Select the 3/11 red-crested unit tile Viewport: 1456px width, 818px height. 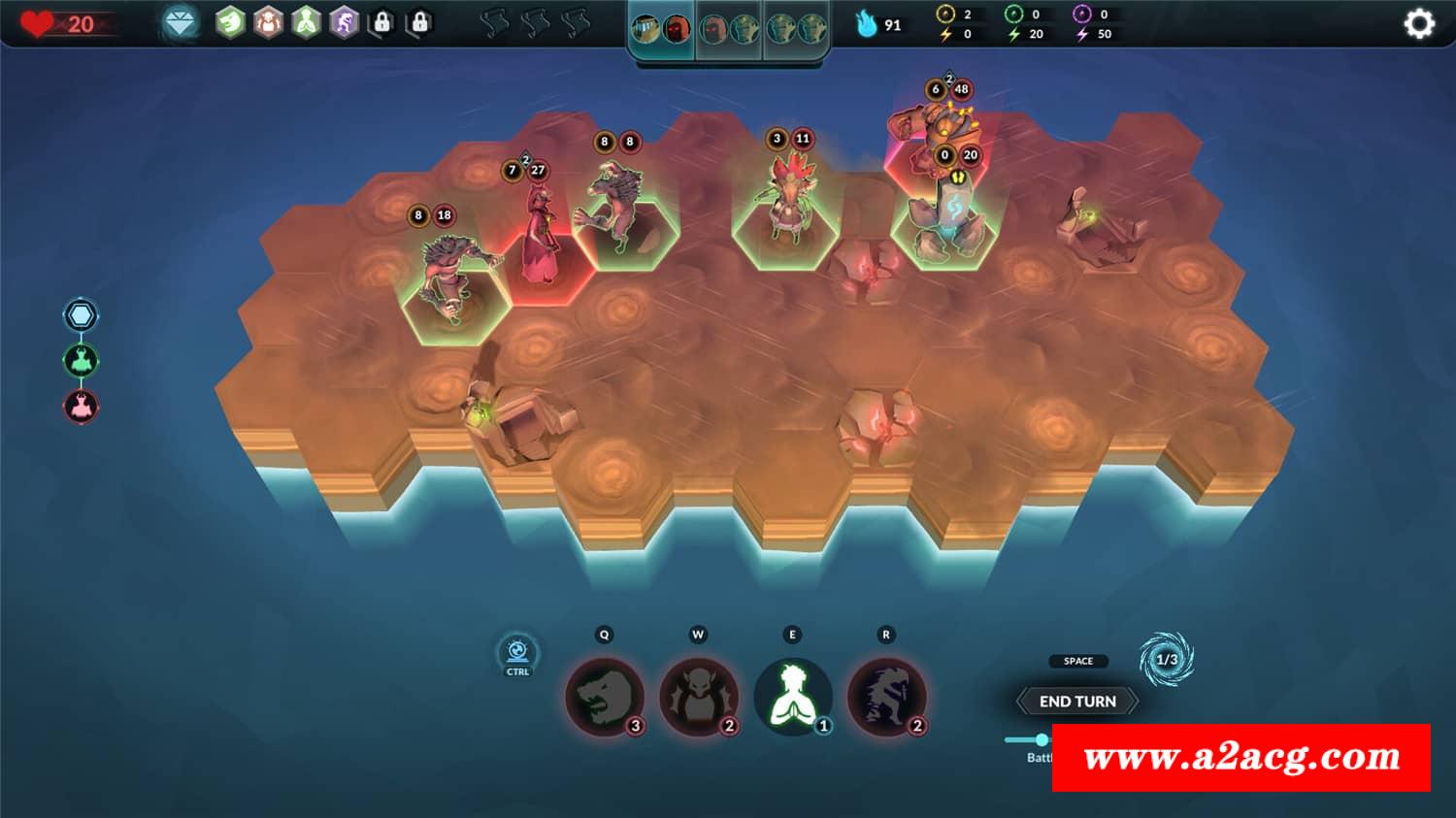[x=786, y=225]
